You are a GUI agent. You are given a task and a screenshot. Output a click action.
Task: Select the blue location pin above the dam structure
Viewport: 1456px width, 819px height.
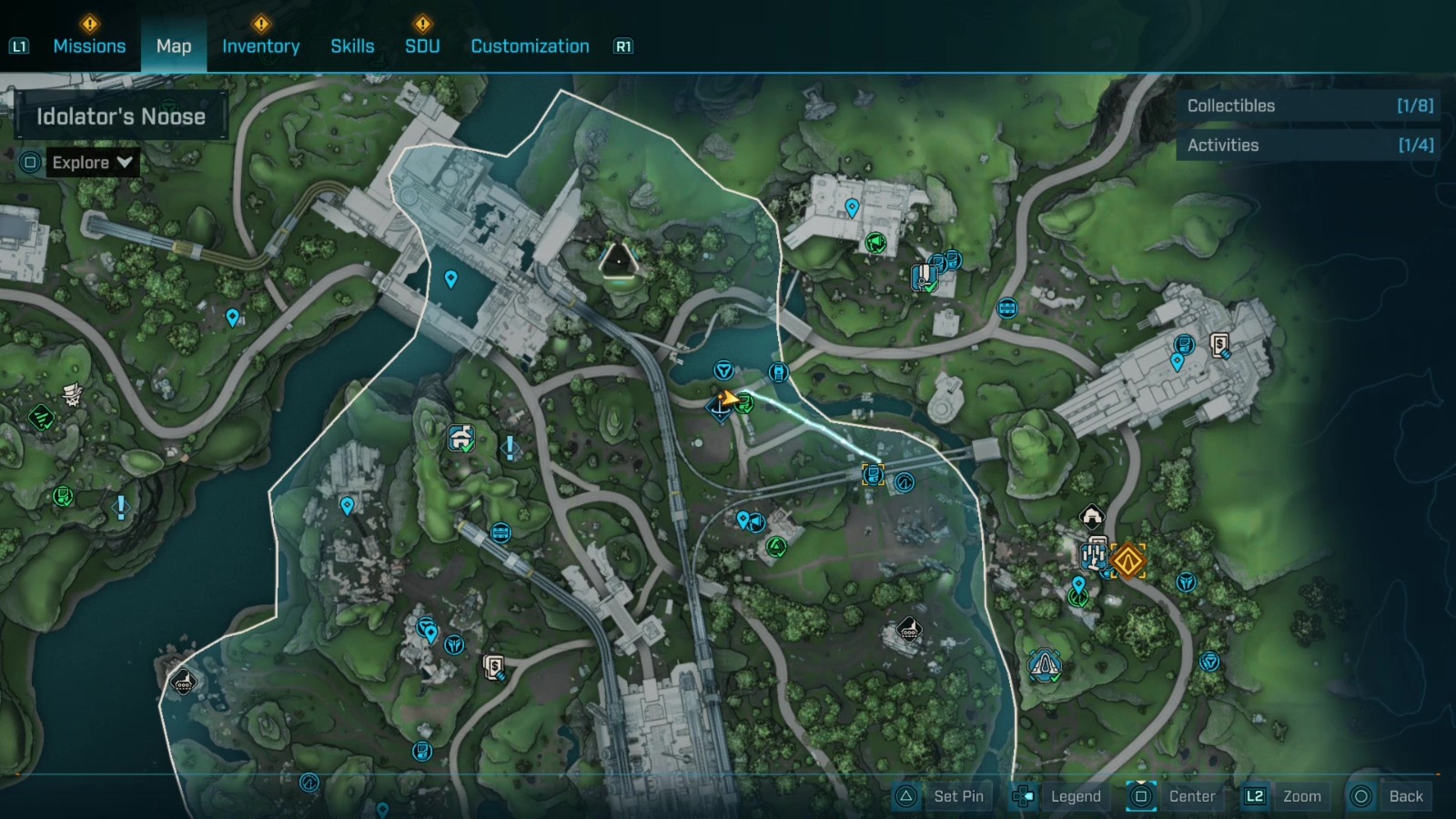coord(450,278)
